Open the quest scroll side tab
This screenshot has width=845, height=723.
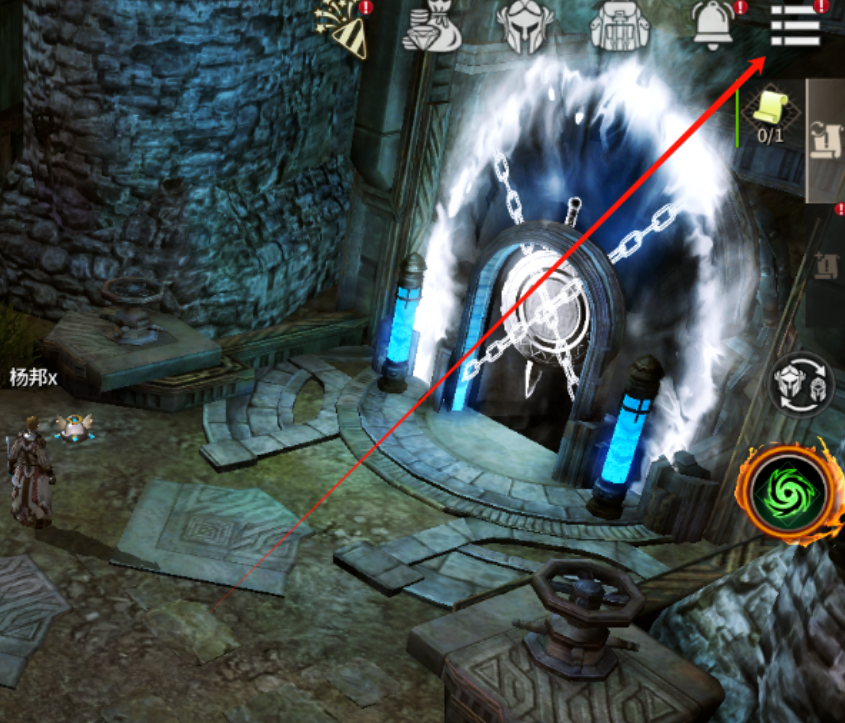pyautogui.click(x=826, y=140)
